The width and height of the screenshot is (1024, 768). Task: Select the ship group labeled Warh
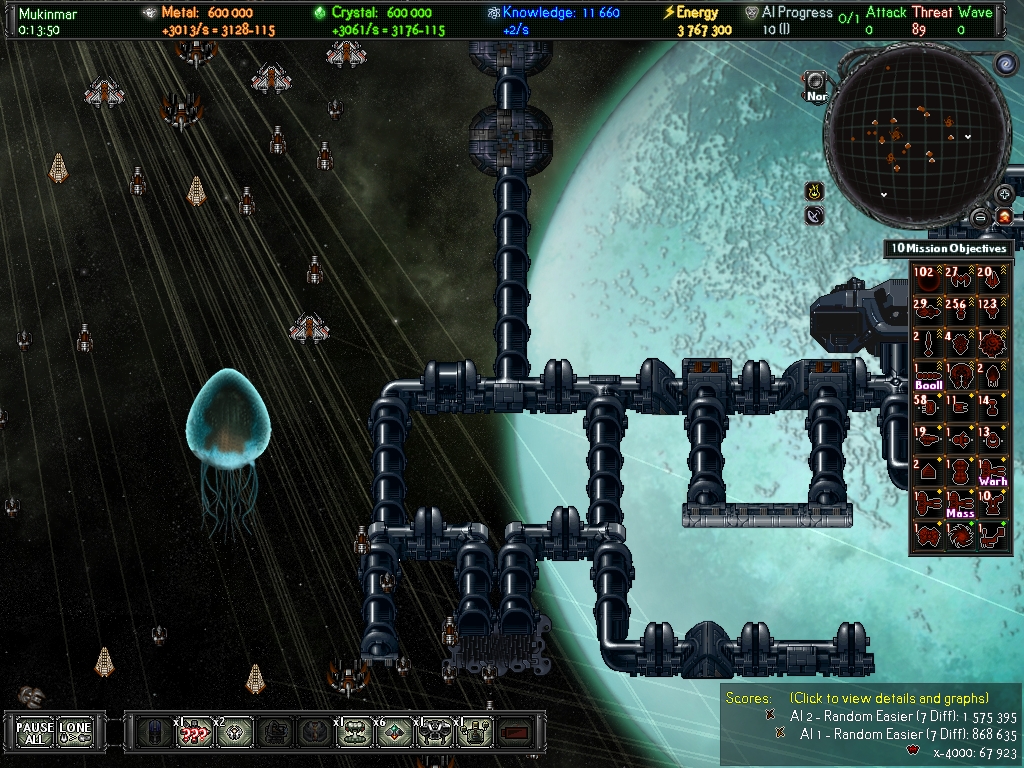[x=992, y=472]
